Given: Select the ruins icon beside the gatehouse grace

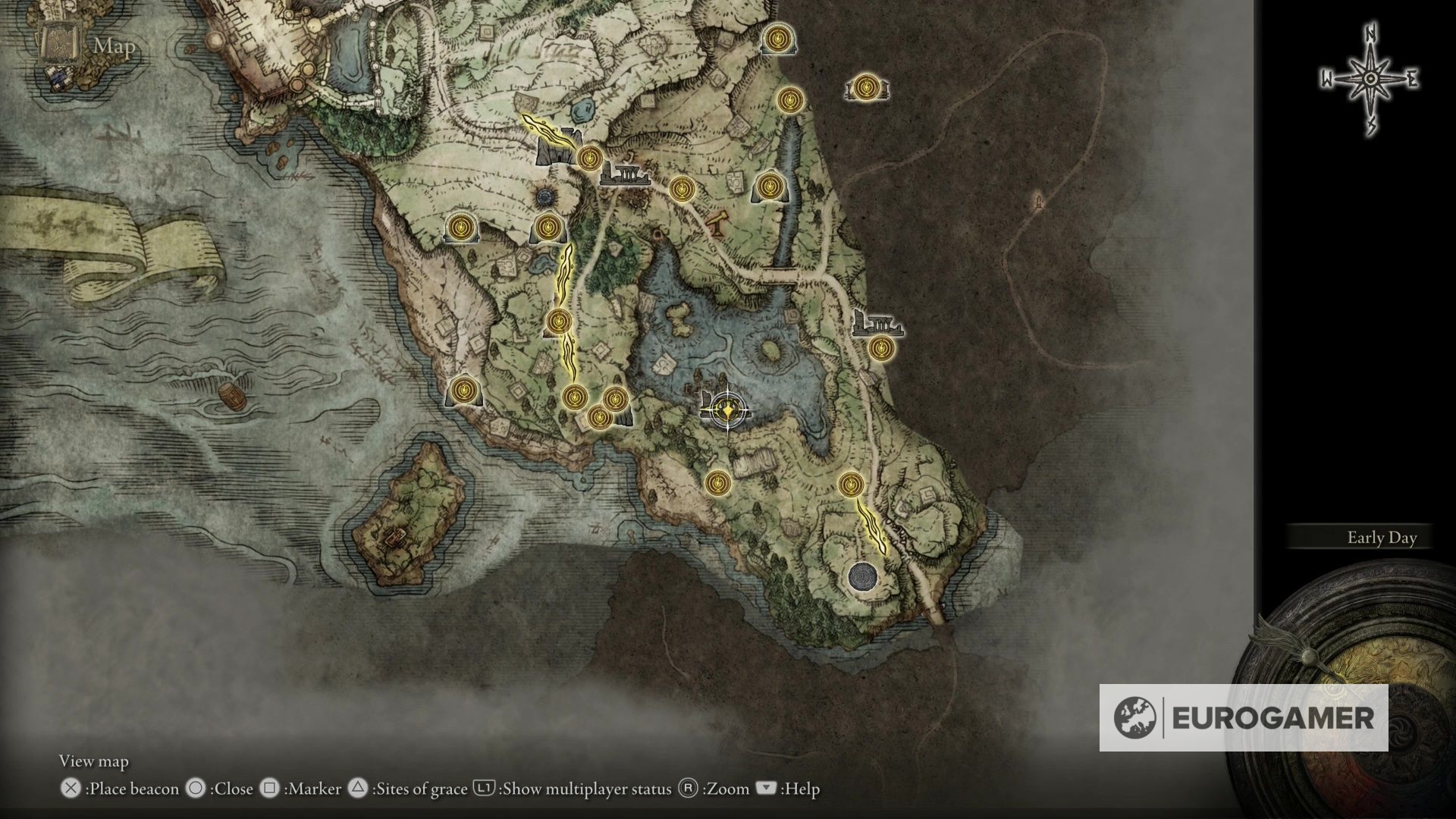Looking at the screenshot, I should [625, 175].
